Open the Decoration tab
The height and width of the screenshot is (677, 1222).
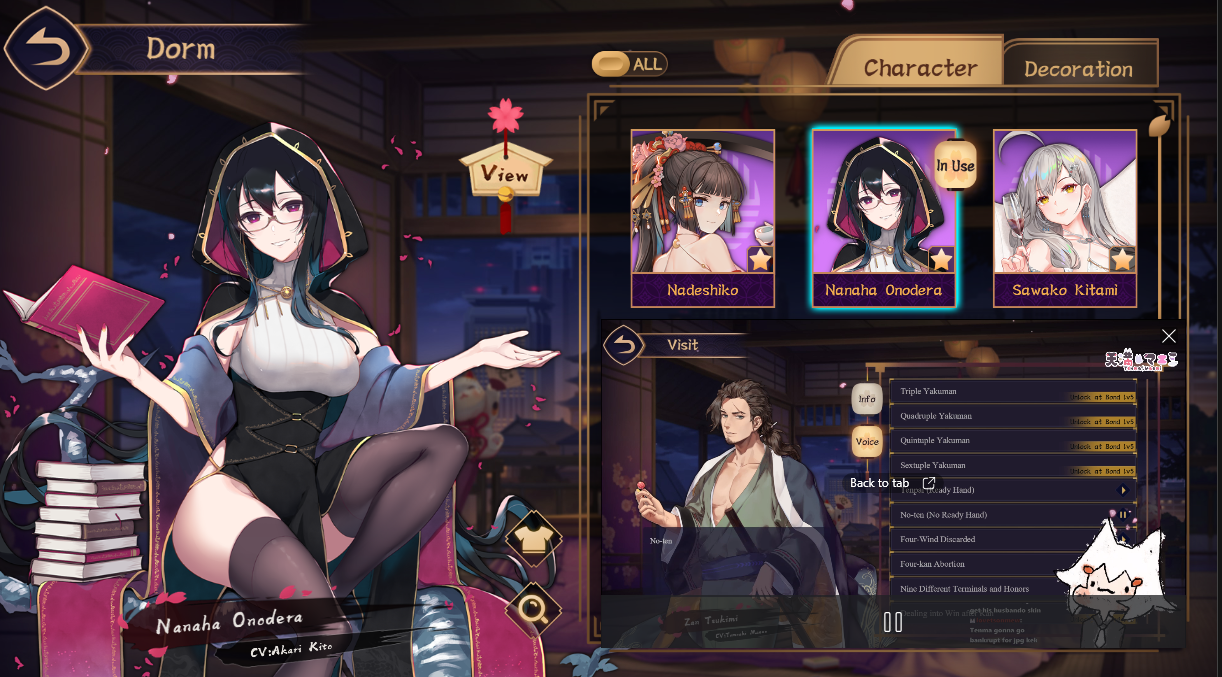pyautogui.click(x=1078, y=68)
